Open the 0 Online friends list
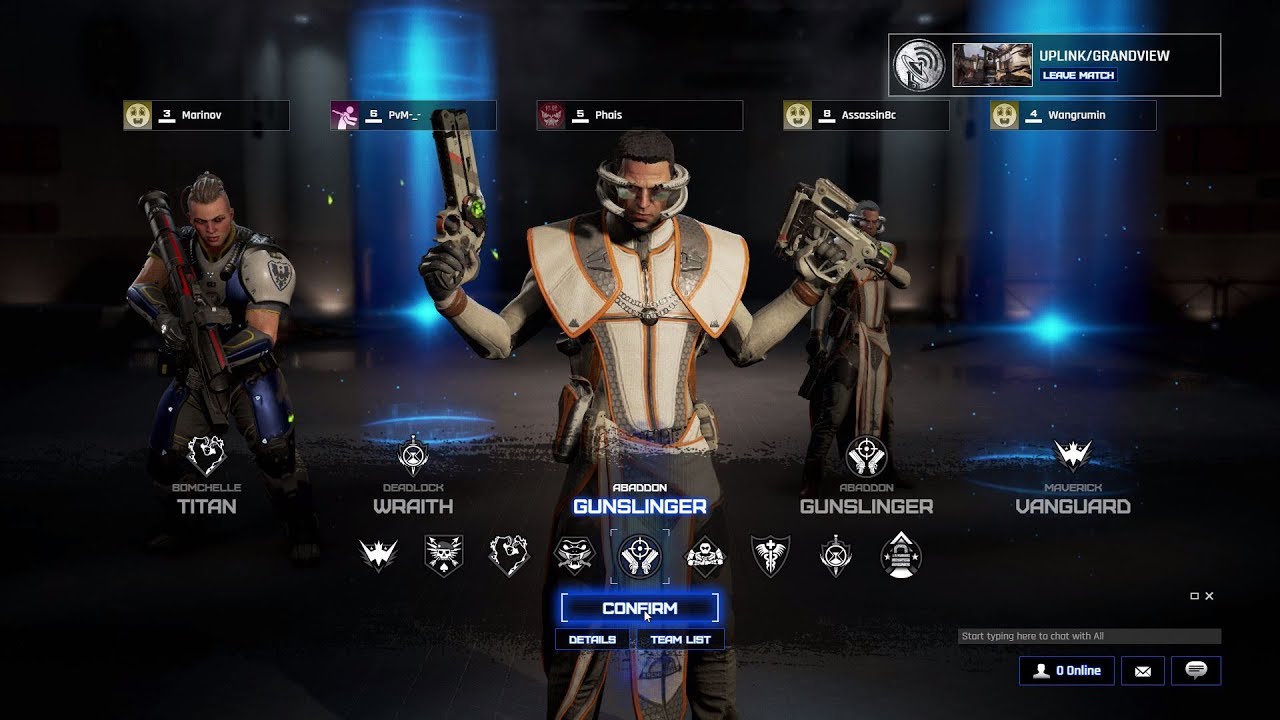The width and height of the screenshot is (1280, 720). (x=1066, y=671)
